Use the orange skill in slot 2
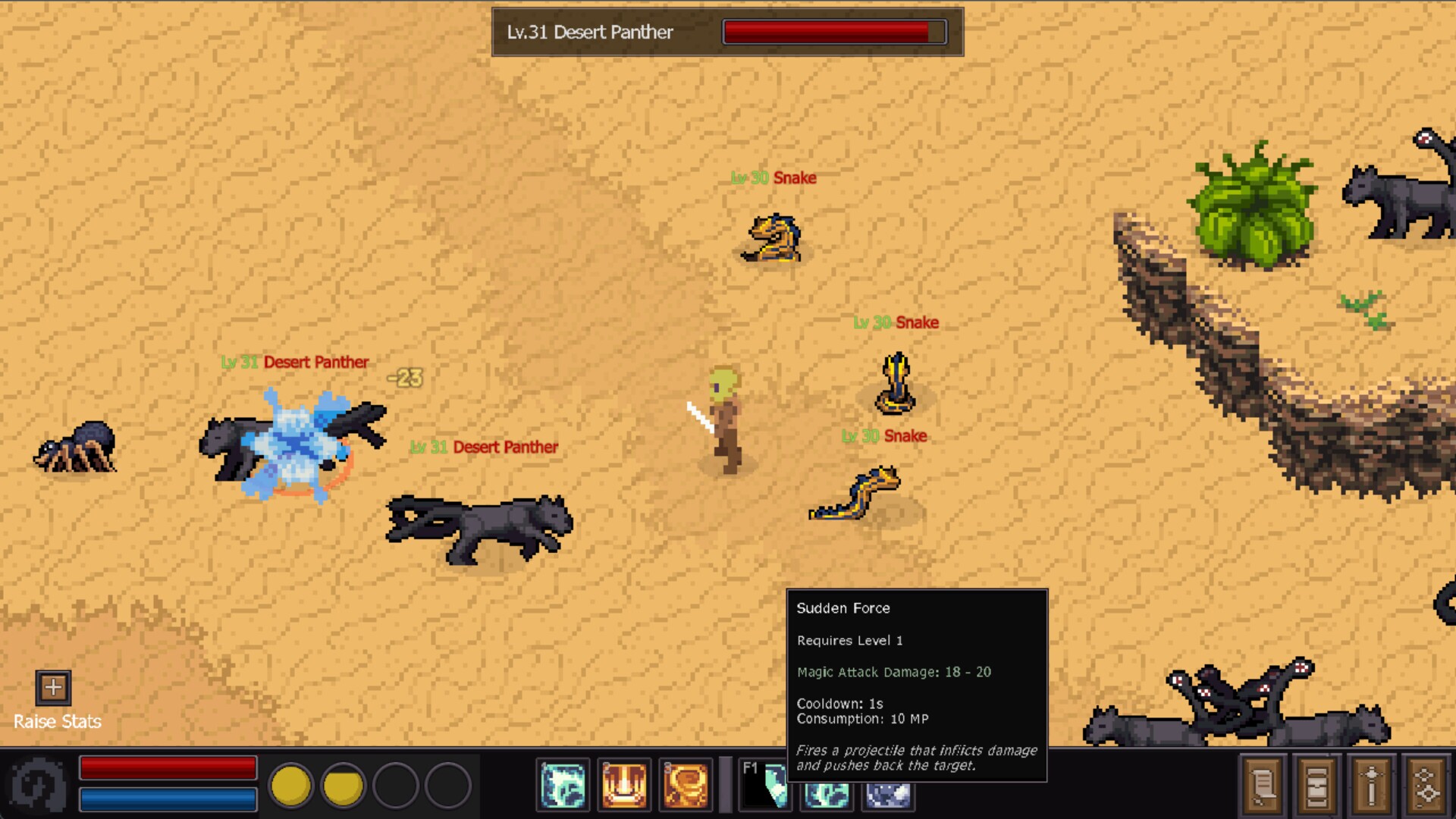The image size is (1456, 819). [x=624, y=785]
